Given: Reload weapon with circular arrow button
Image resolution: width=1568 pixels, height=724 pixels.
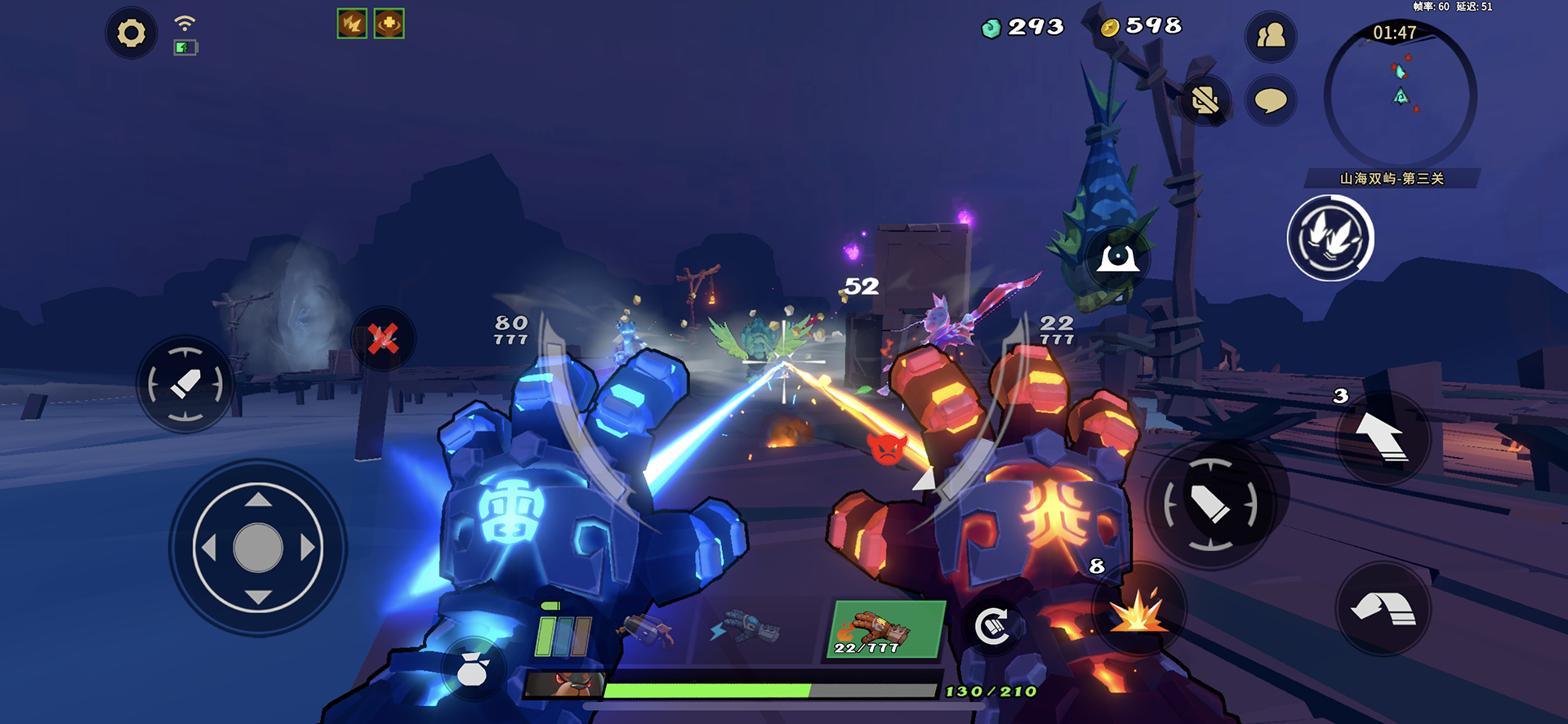Looking at the screenshot, I should pyautogui.click(x=992, y=626).
